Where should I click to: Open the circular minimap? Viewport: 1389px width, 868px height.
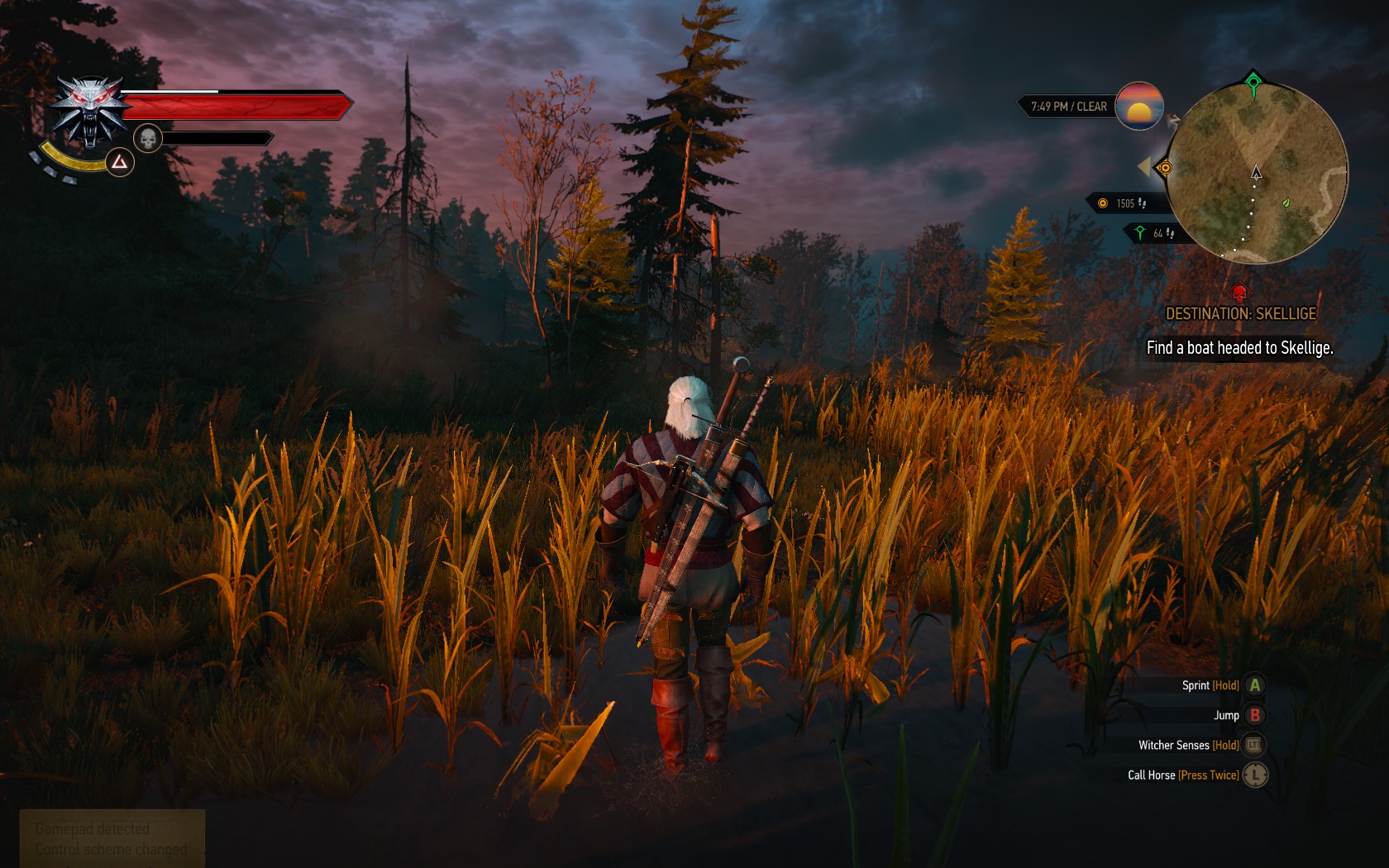pyautogui.click(x=1256, y=174)
